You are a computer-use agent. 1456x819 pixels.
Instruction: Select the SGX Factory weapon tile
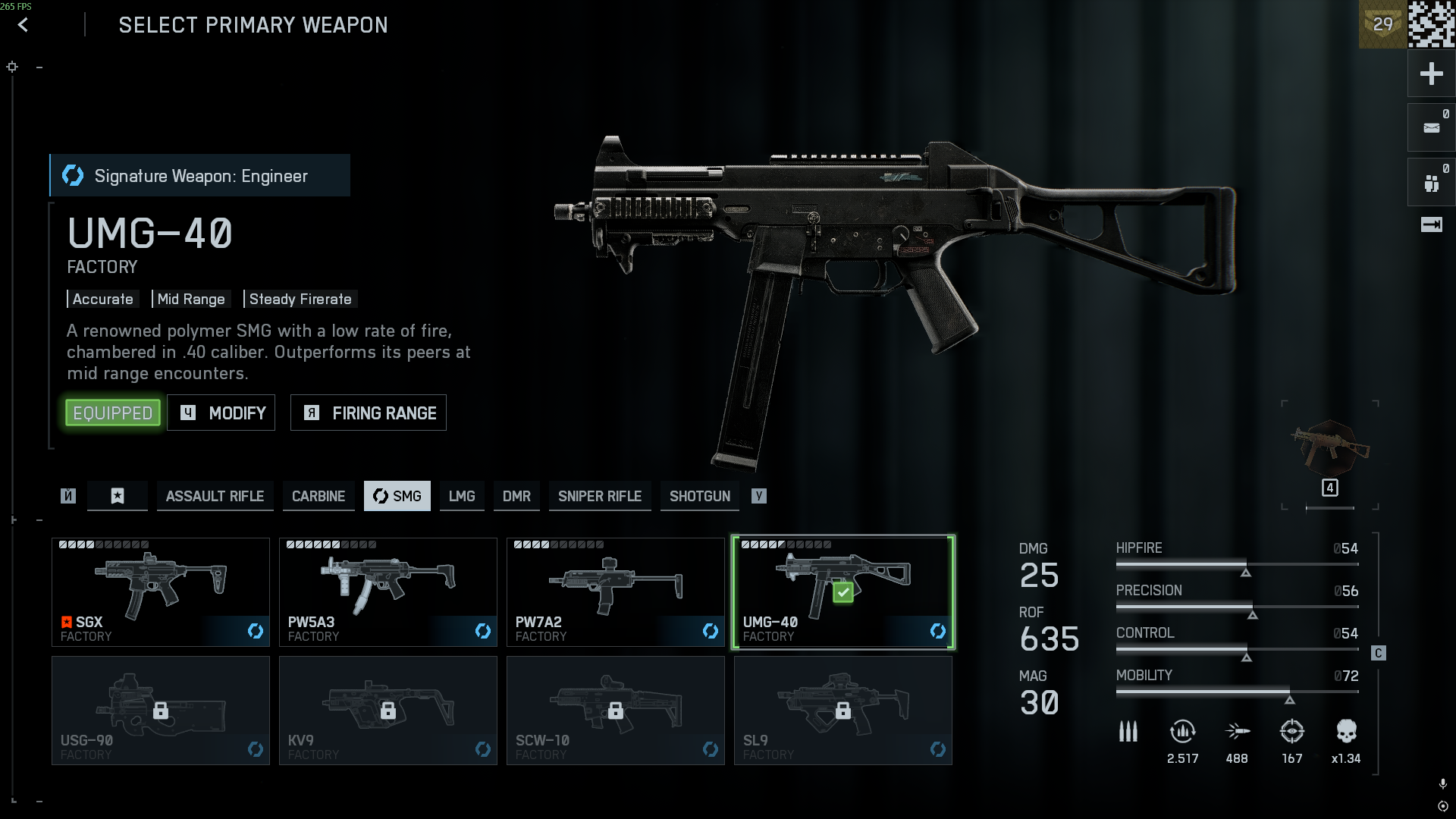(x=161, y=592)
